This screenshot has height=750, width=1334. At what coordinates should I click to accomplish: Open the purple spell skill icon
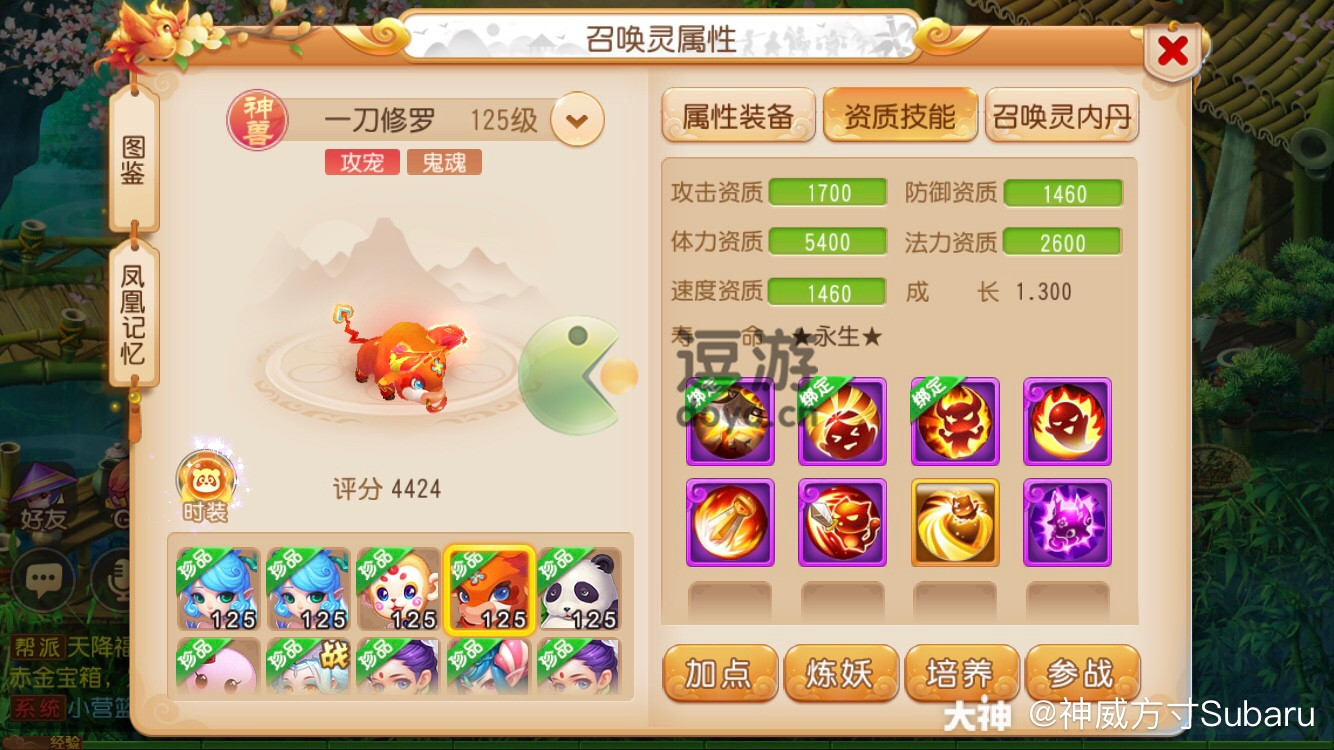tap(1067, 521)
